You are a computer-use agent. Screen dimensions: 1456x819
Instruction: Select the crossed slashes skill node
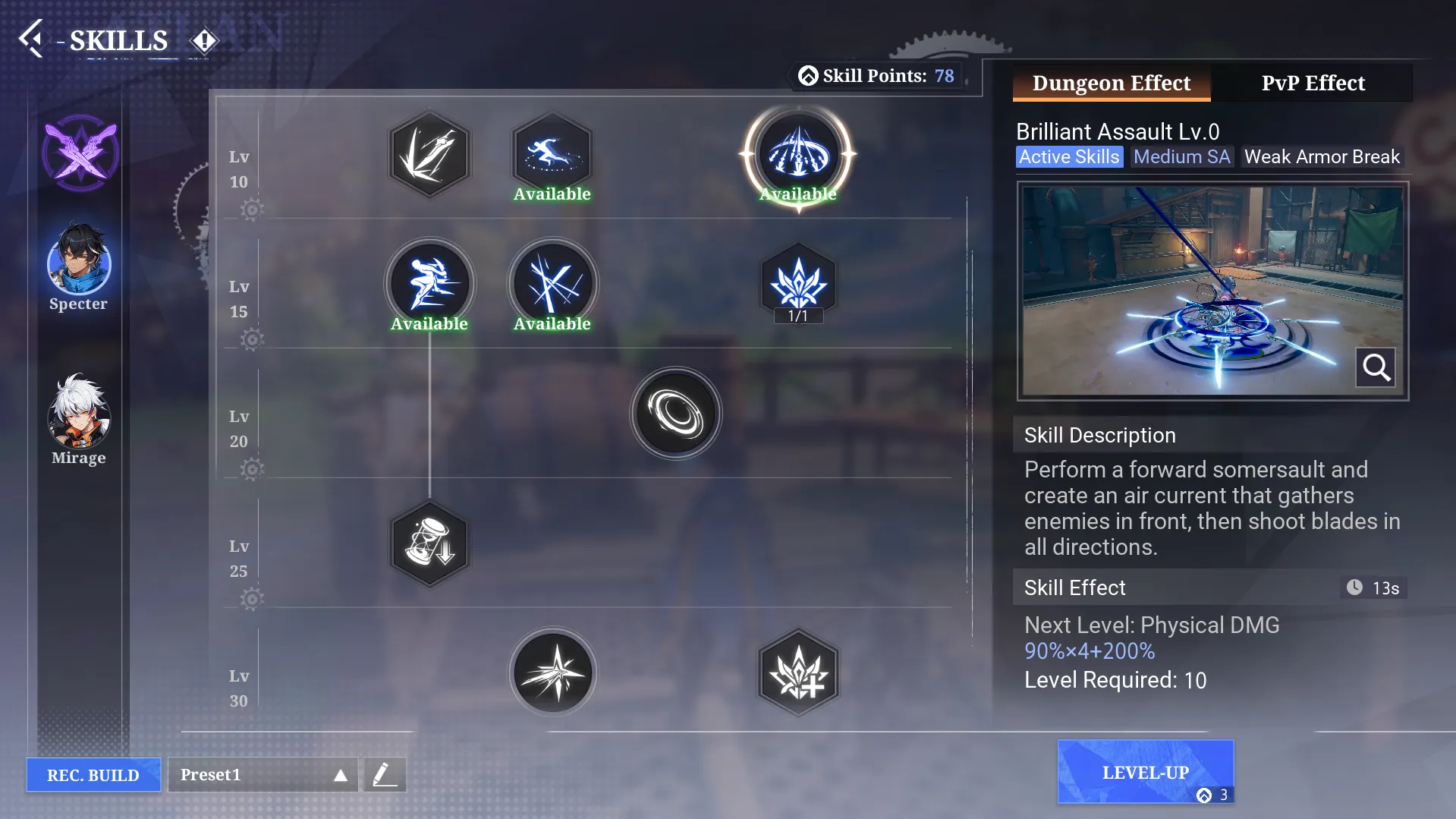(552, 284)
